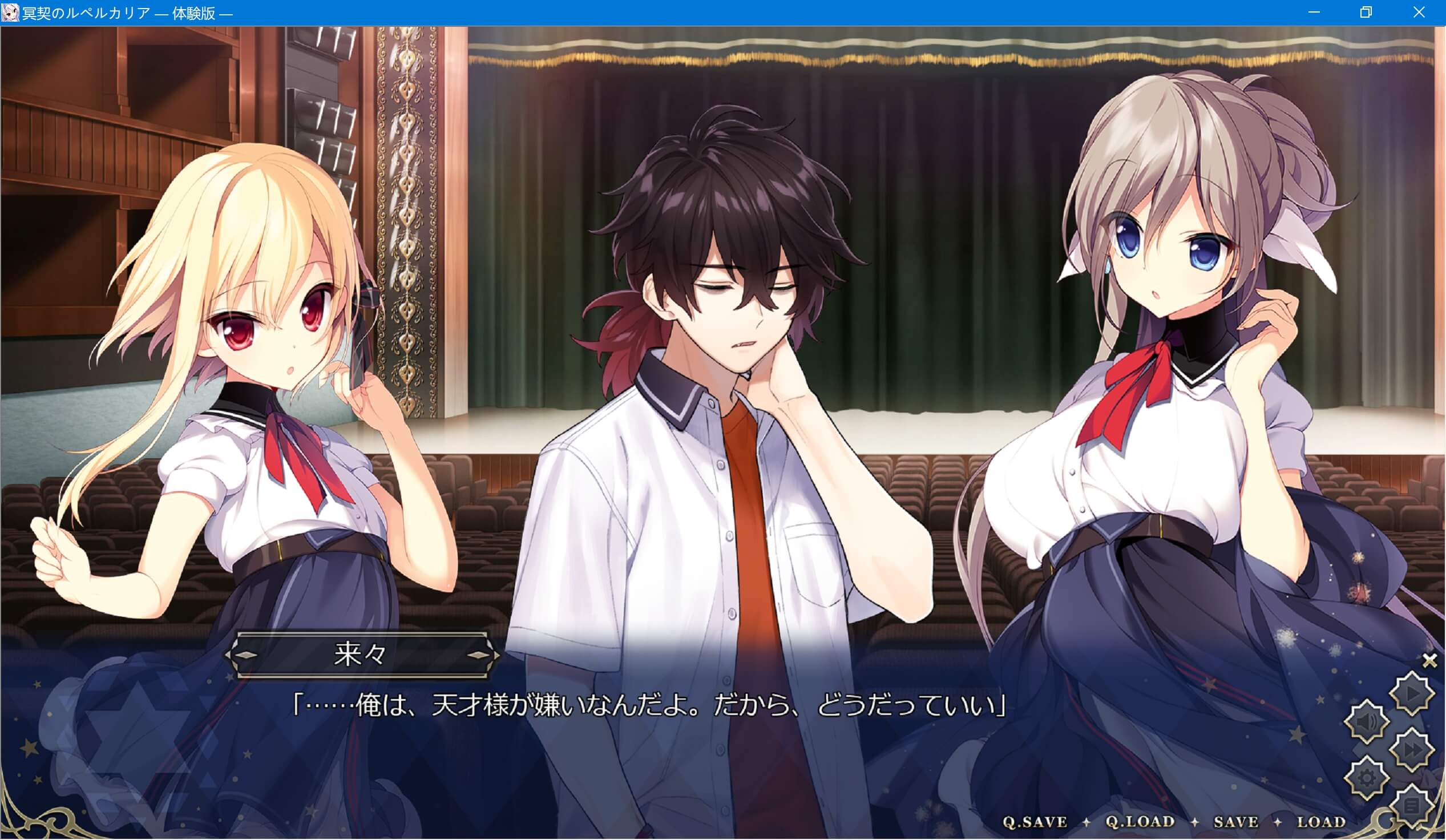Restore down the game window
1446x840 pixels.
(1366, 12)
